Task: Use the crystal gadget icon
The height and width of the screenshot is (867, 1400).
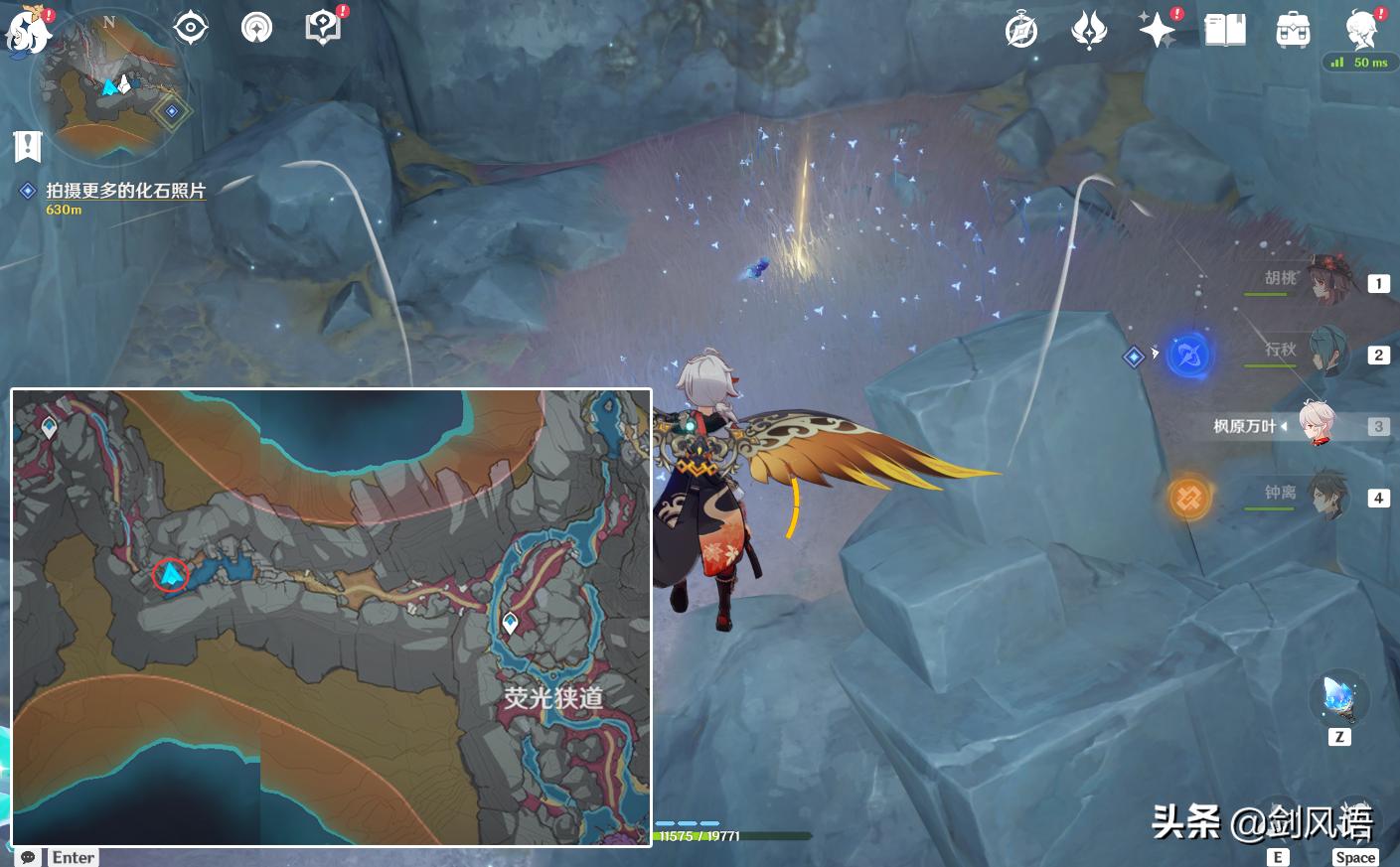Action: point(1339,699)
